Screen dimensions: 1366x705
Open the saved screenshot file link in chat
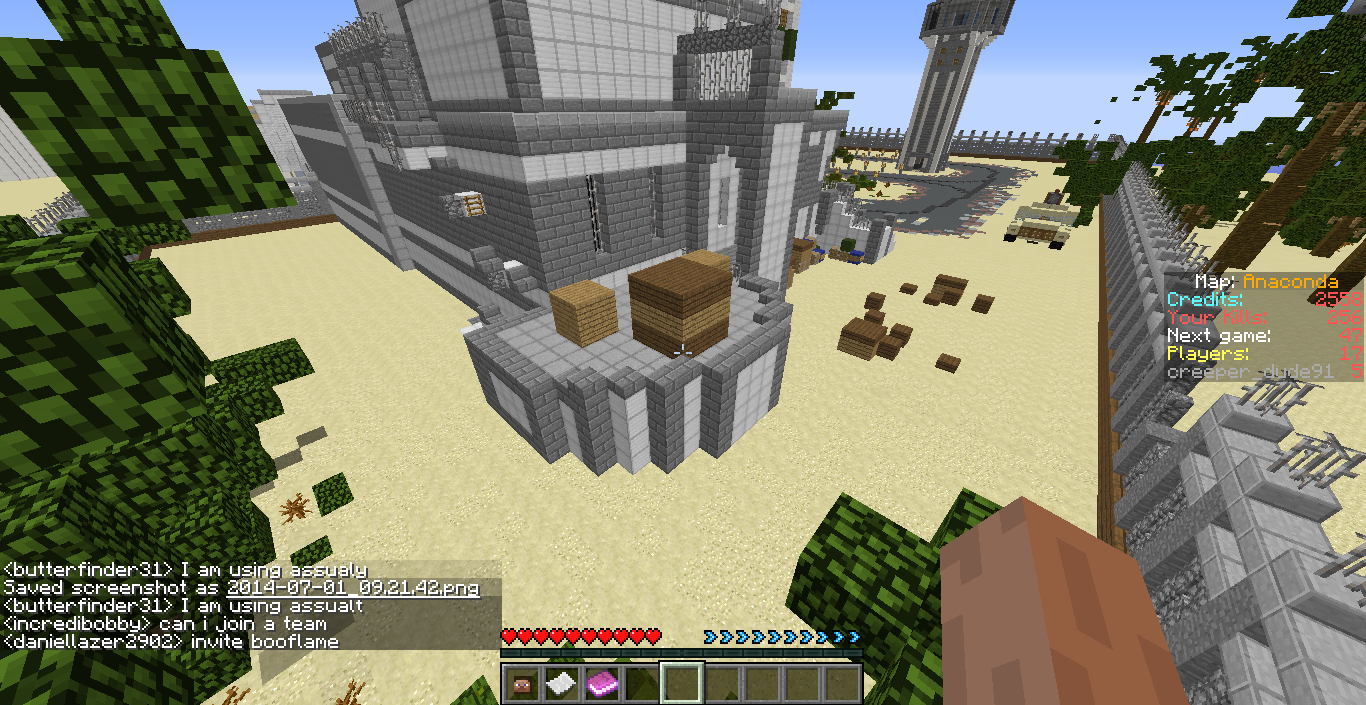point(352,588)
